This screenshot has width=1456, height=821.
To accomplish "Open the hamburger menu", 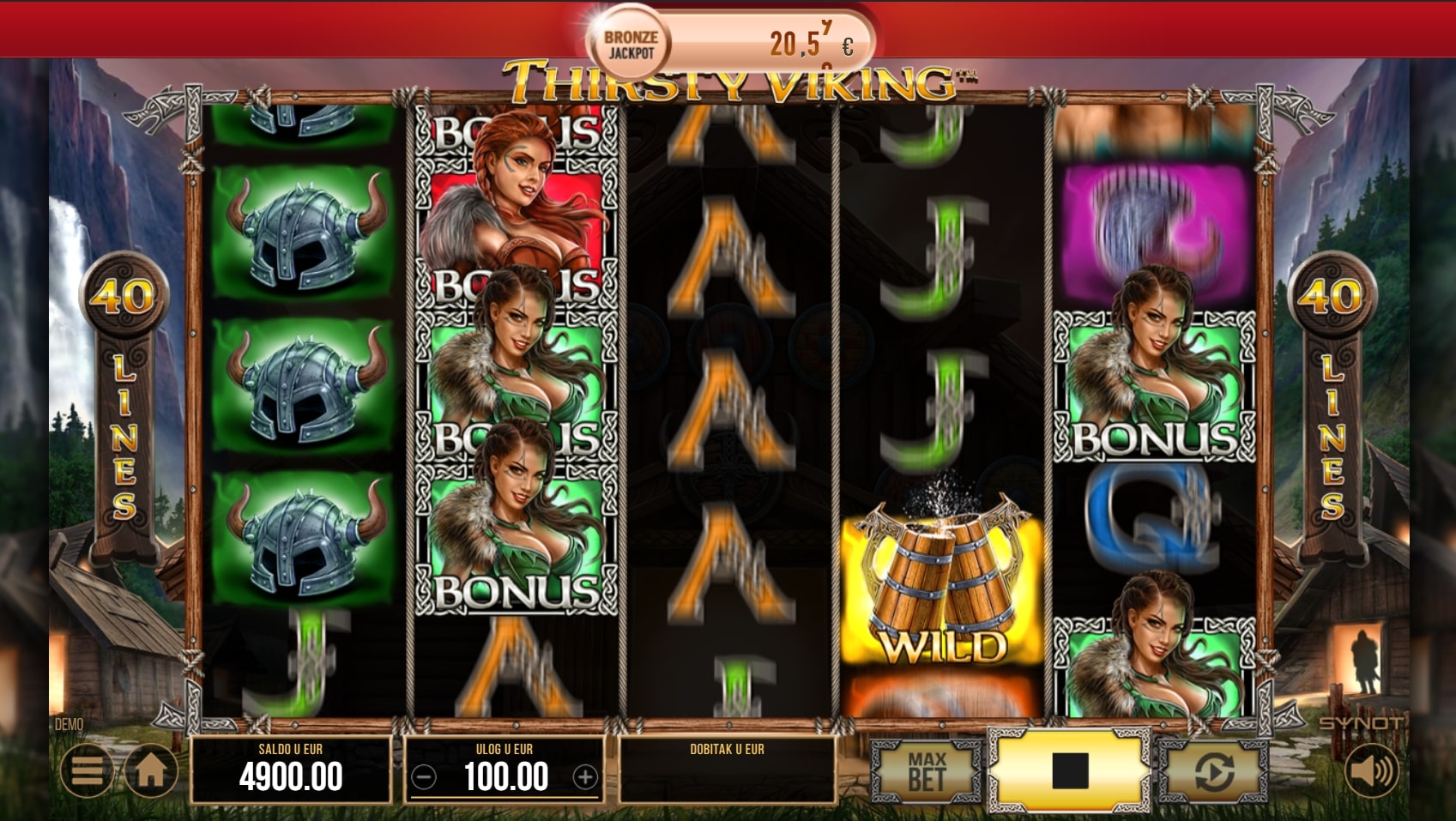I will (x=87, y=770).
